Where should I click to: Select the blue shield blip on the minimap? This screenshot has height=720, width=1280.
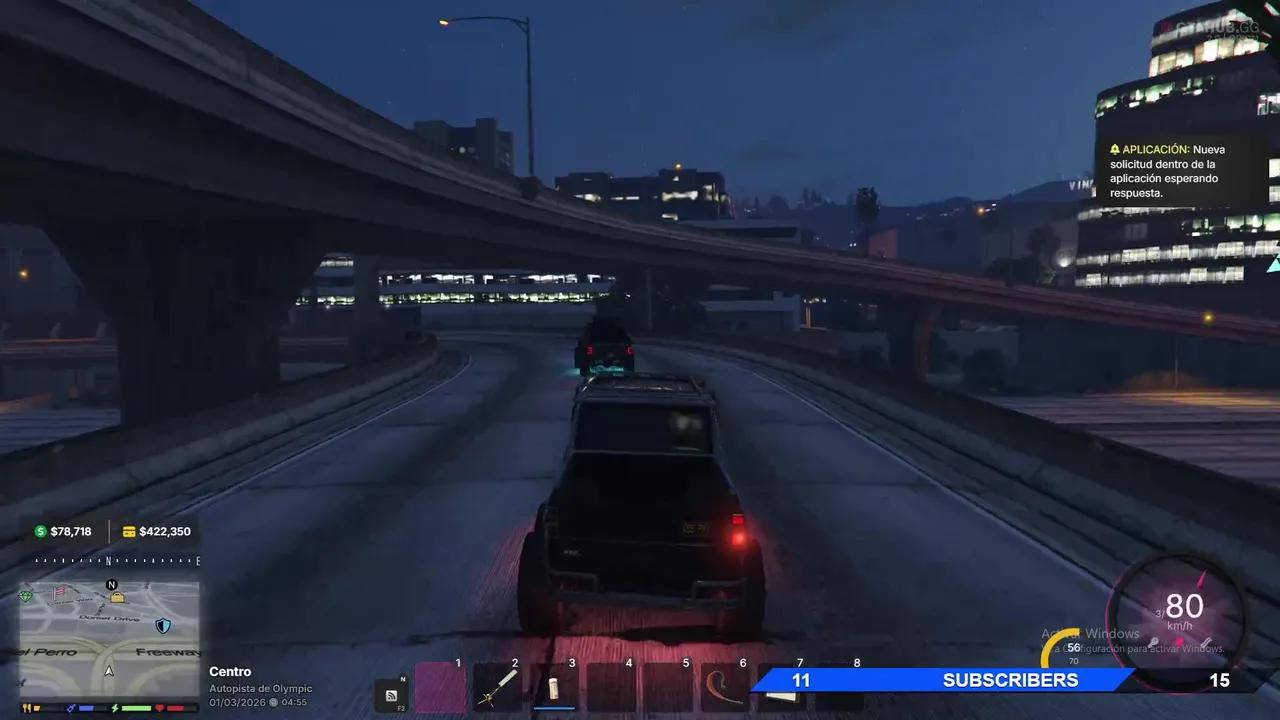click(x=163, y=626)
